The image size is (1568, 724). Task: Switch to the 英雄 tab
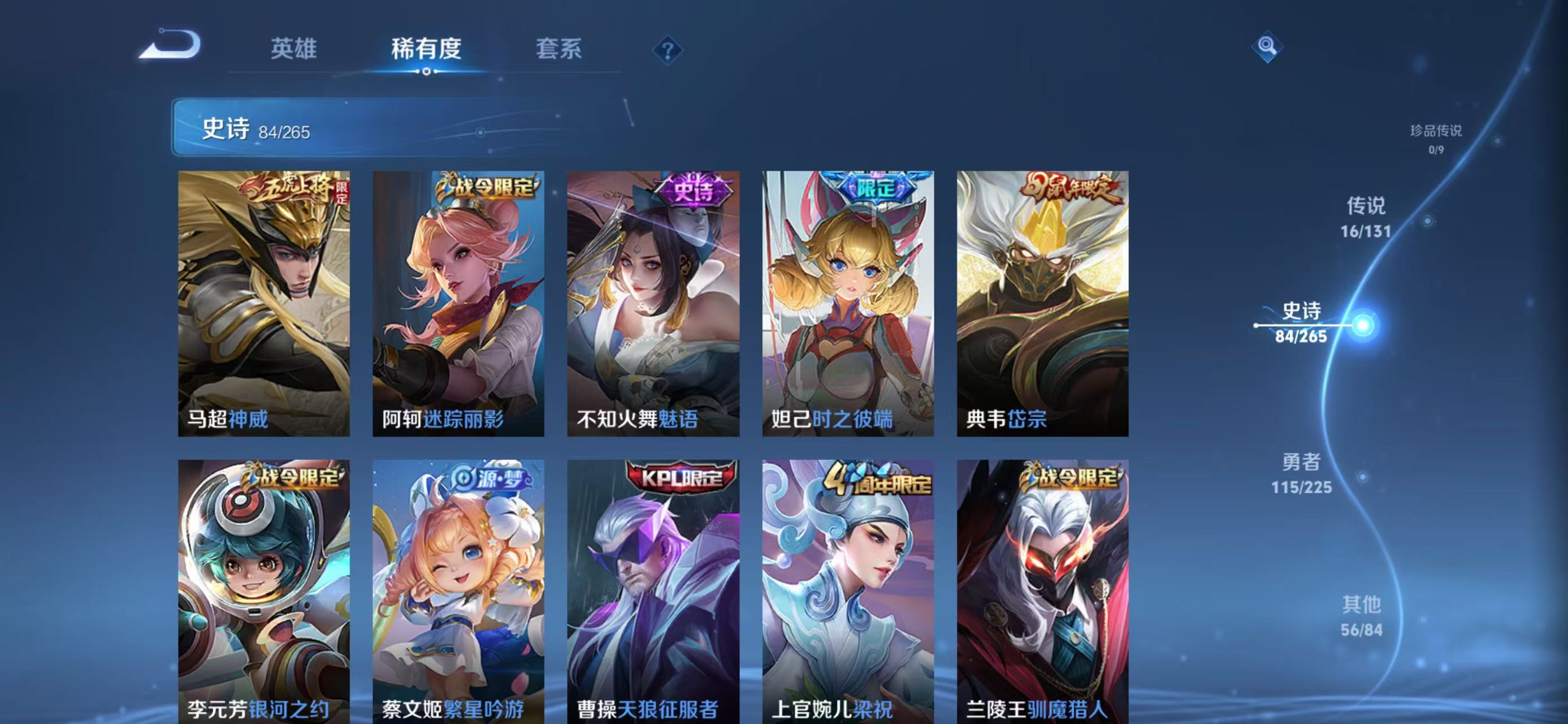click(293, 49)
